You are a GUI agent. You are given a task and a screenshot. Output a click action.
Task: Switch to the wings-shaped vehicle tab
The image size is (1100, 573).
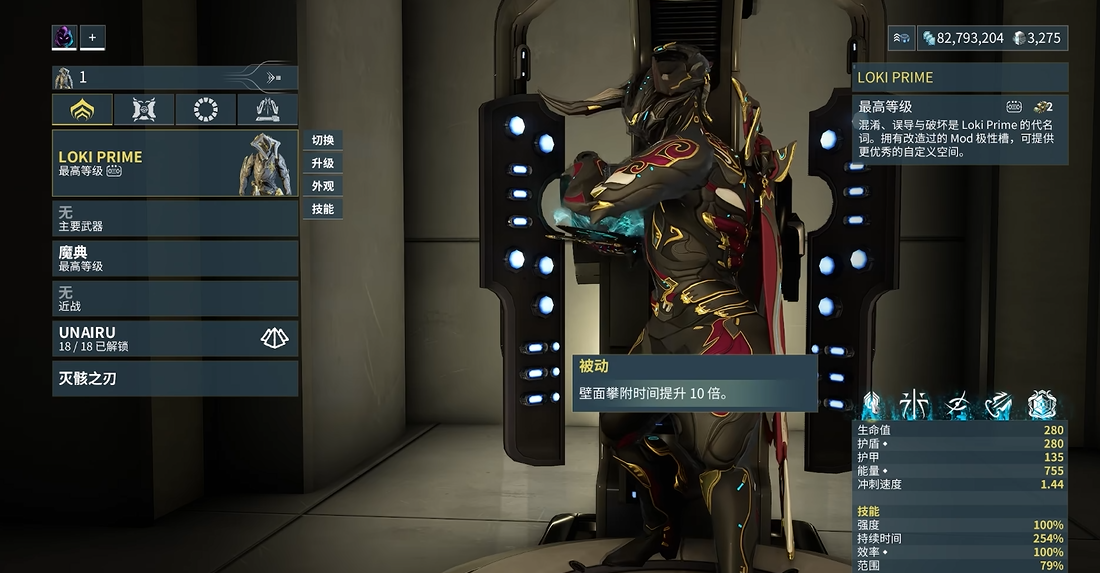click(x=268, y=109)
